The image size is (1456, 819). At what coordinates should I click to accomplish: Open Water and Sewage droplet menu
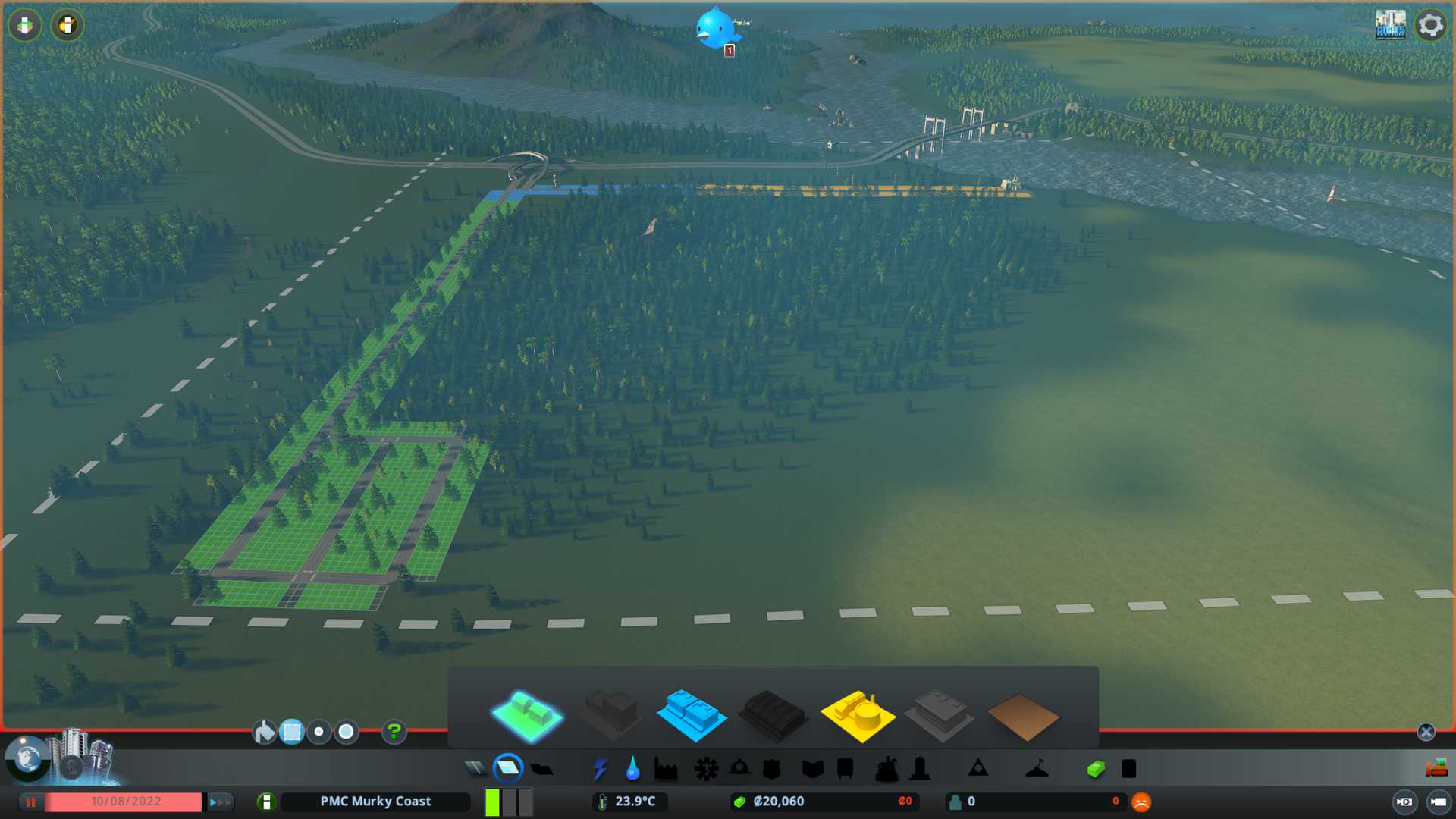(632, 769)
